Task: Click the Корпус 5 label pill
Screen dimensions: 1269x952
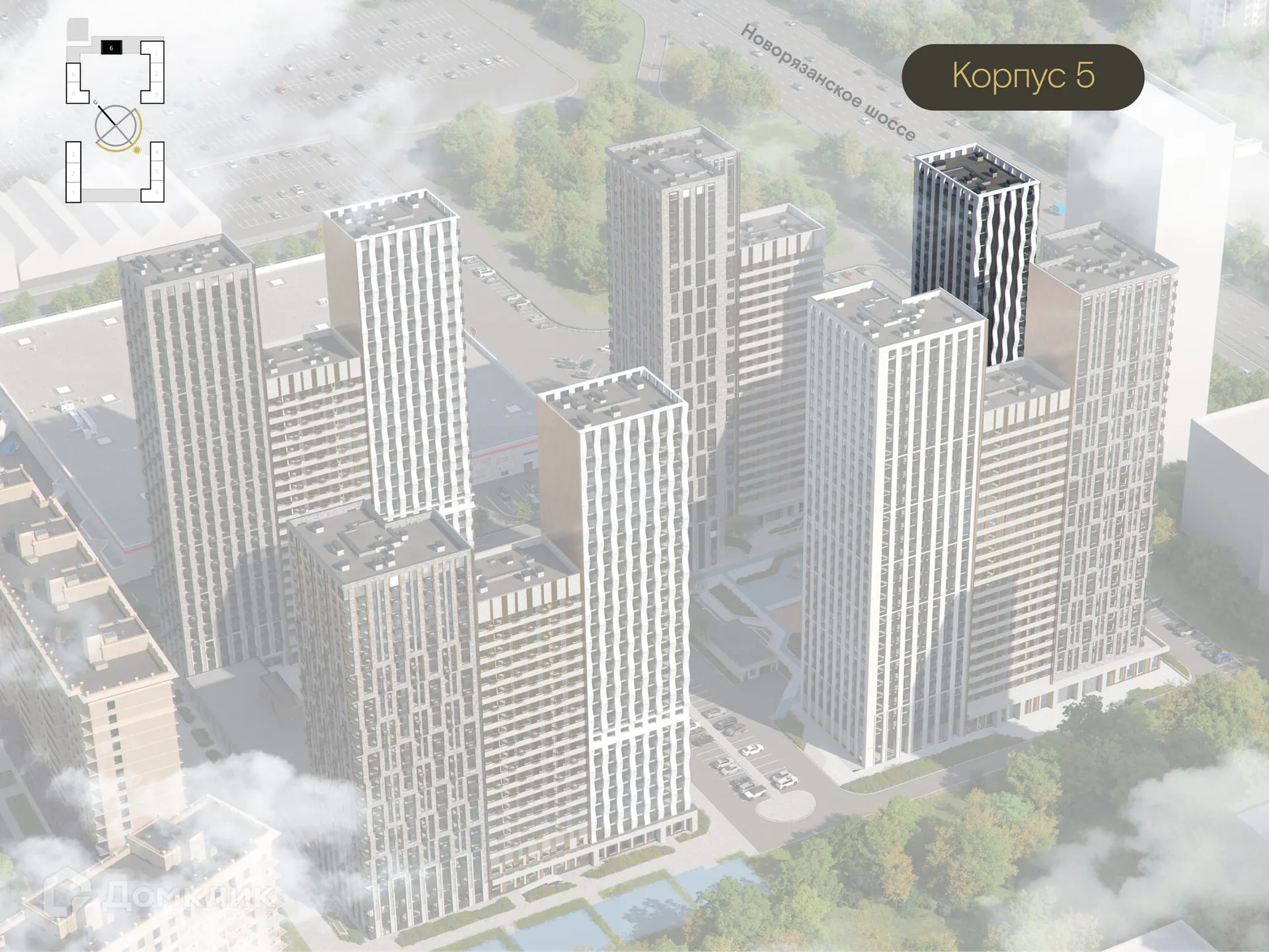Action: pos(1022,77)
